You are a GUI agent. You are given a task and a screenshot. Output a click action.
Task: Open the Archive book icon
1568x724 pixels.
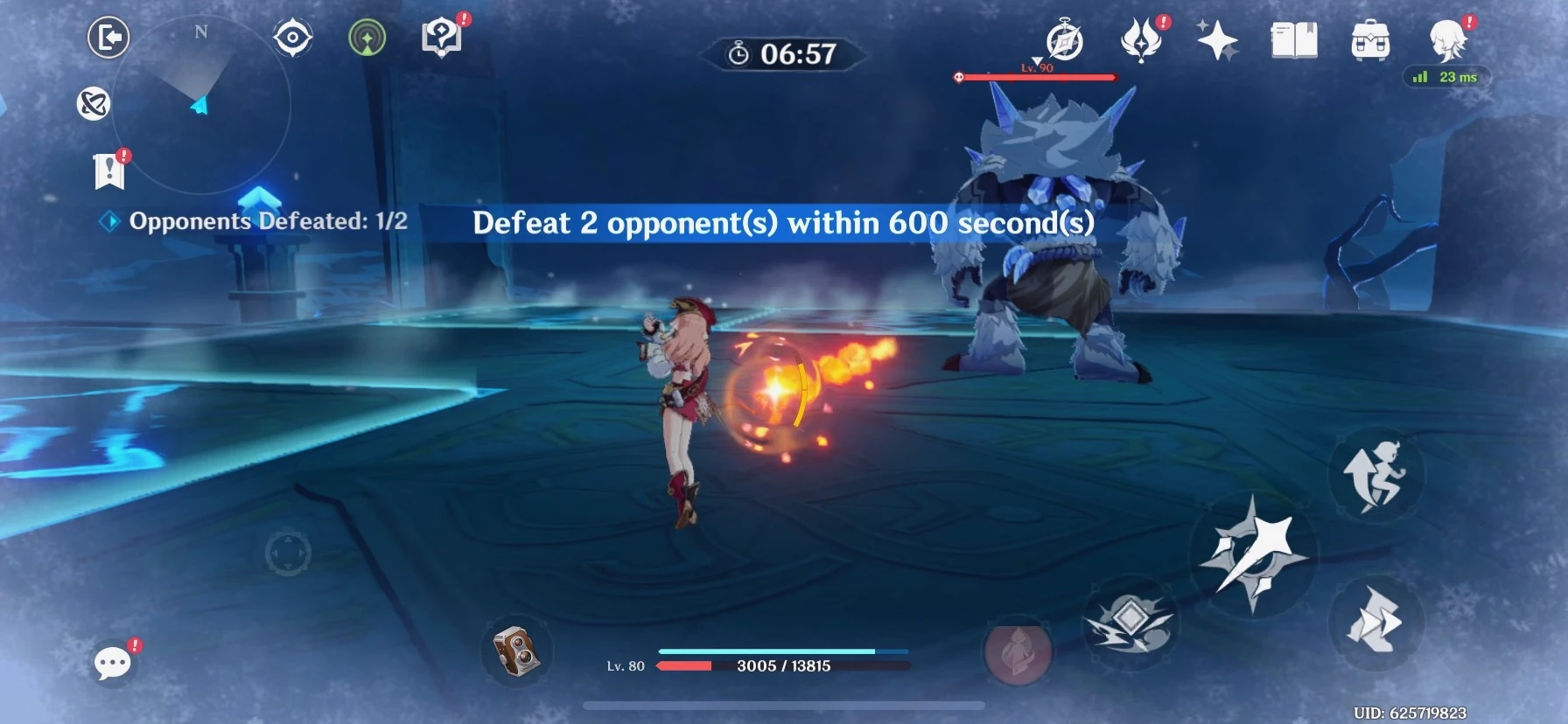[x=1296, y=38]
